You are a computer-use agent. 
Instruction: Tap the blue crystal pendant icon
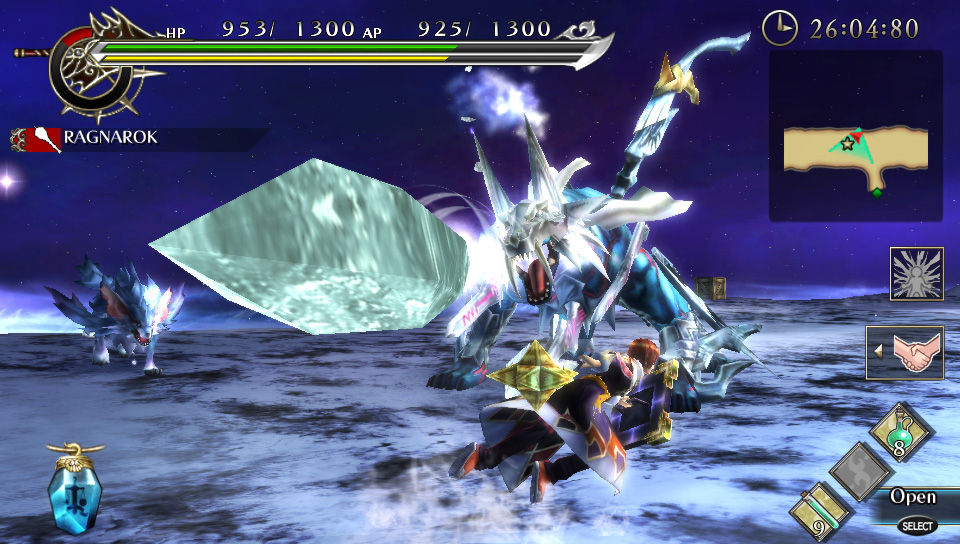click(x=74, y=492)
